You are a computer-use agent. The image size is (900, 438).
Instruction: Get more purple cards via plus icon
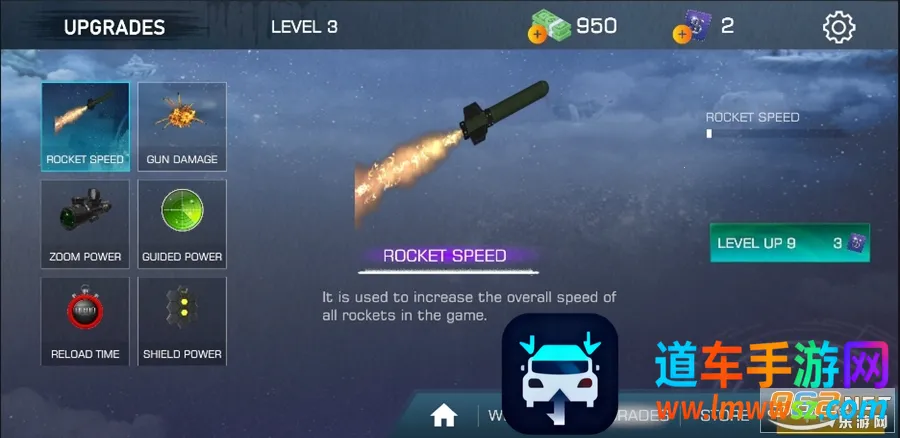pyautogui.click(x=681, y=34)
